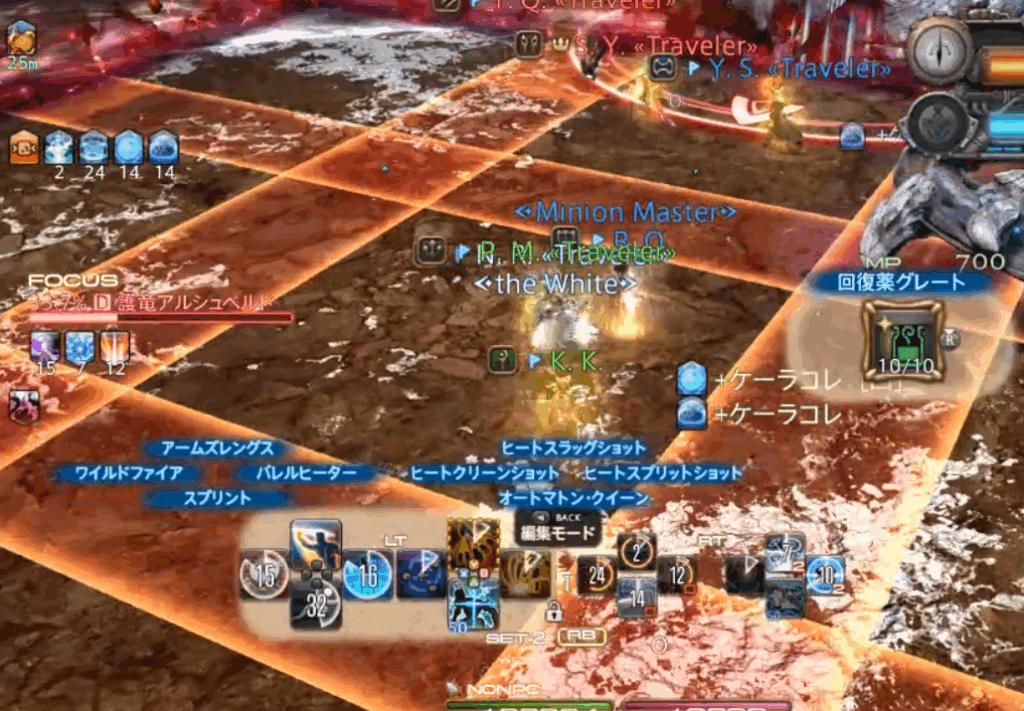Screen dimensions: 1024x711
Task: Click the player buff icon showing 24
Action: [94, 148]
